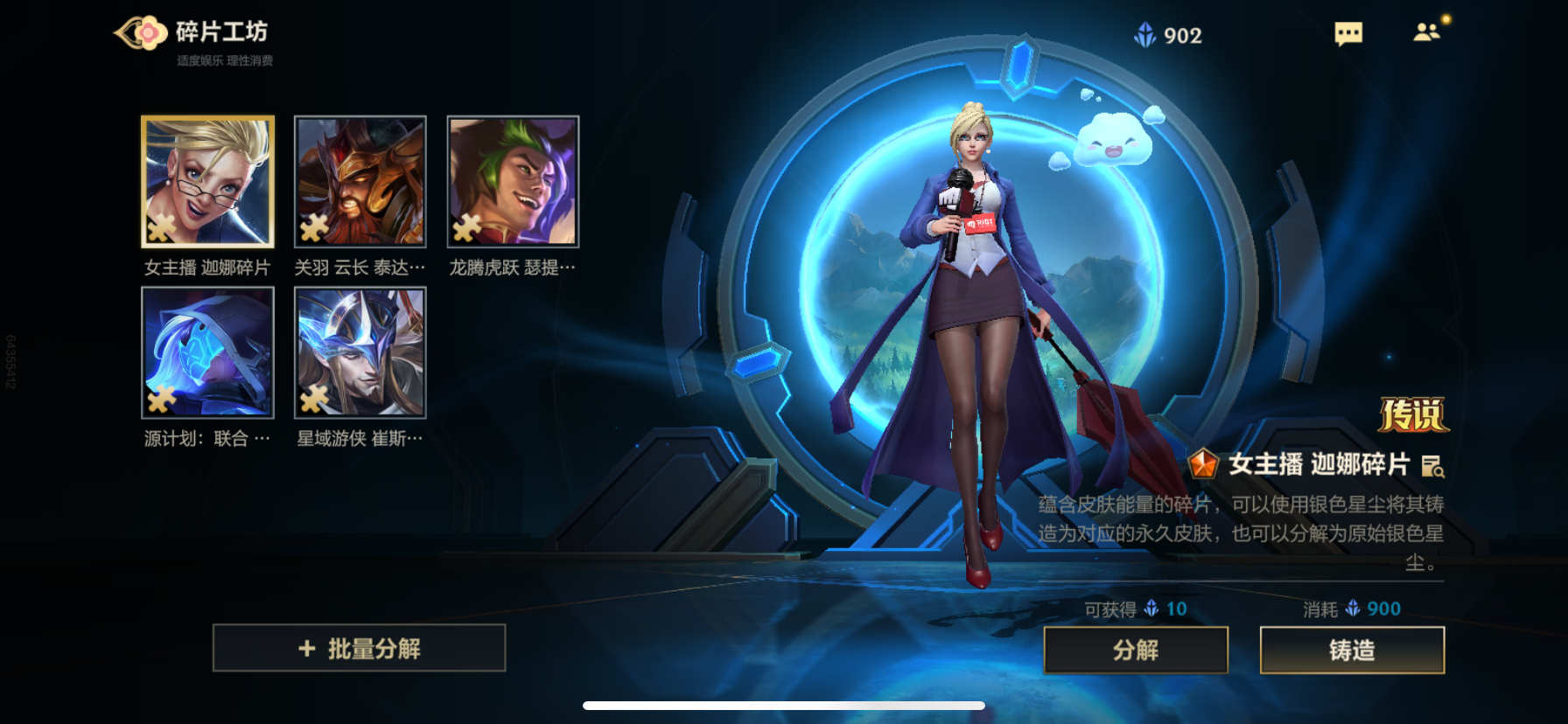Tap the 902 stardust currency counter
This screenshot has height=724, width=1568.
(1169, 35)
